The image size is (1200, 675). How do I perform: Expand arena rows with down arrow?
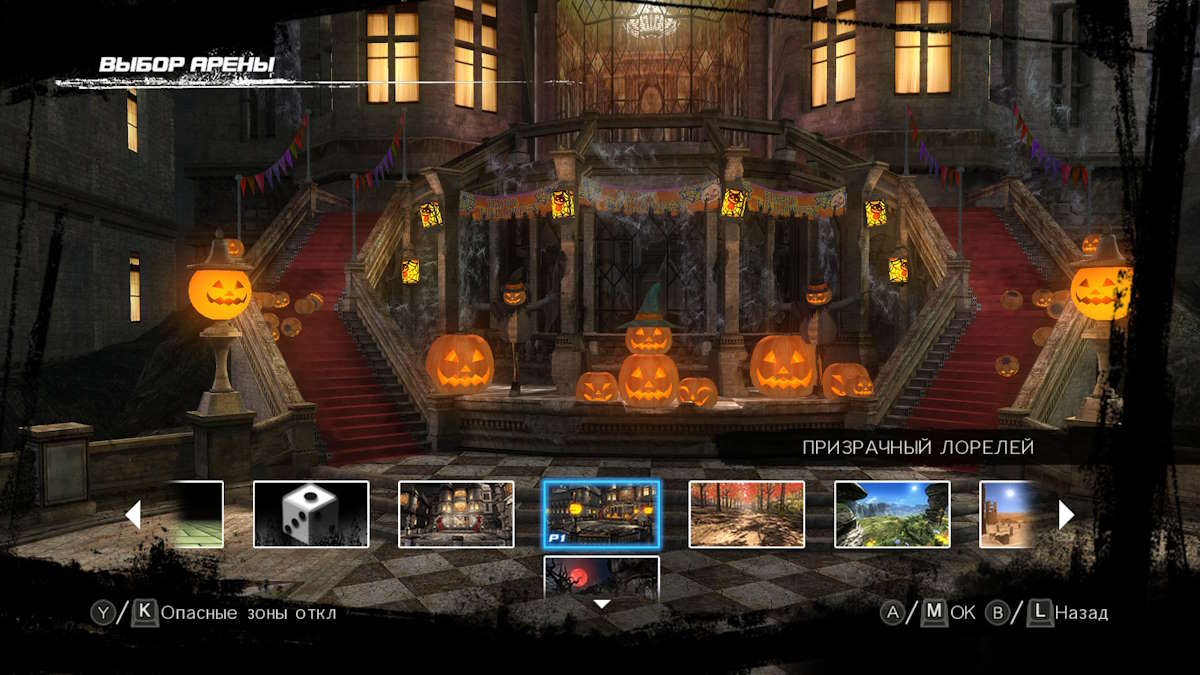point(601,604)
